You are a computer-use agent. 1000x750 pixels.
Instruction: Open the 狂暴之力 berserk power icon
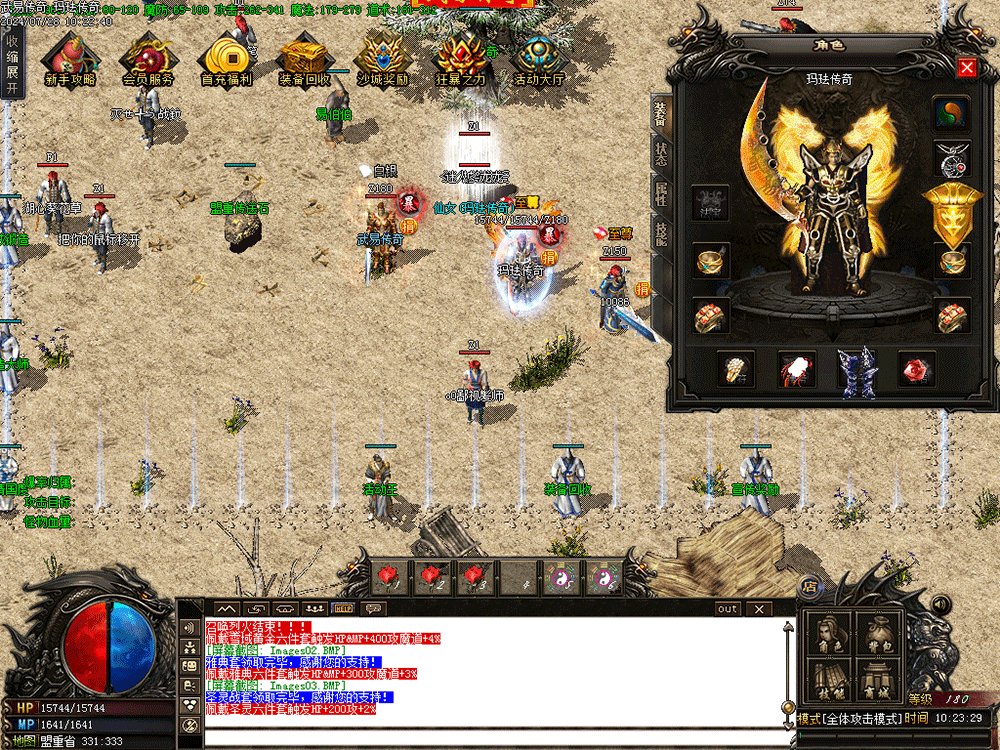click(461, 60)
